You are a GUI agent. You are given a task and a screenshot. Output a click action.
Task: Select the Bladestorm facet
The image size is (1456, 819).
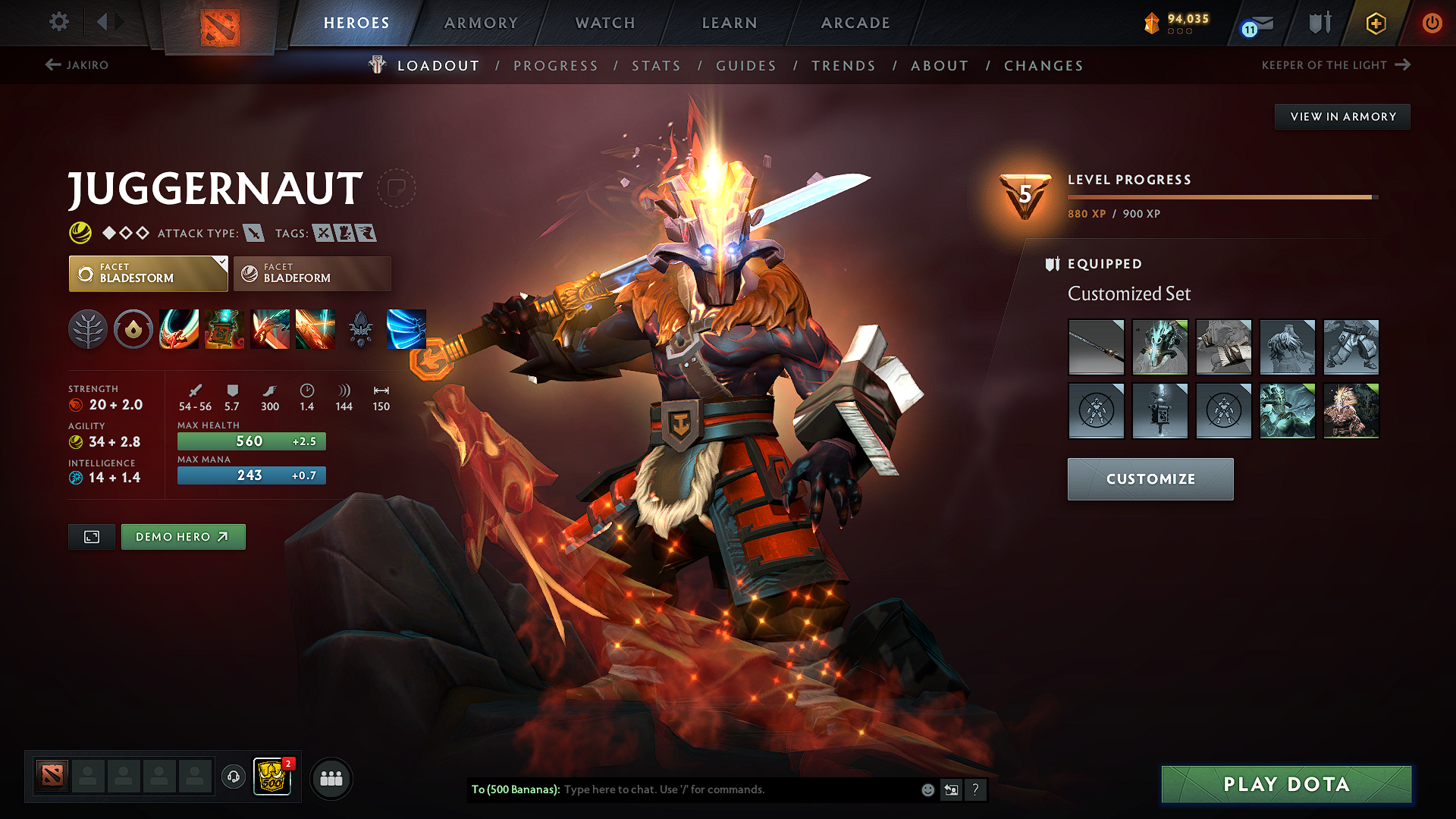click(148, 273)
